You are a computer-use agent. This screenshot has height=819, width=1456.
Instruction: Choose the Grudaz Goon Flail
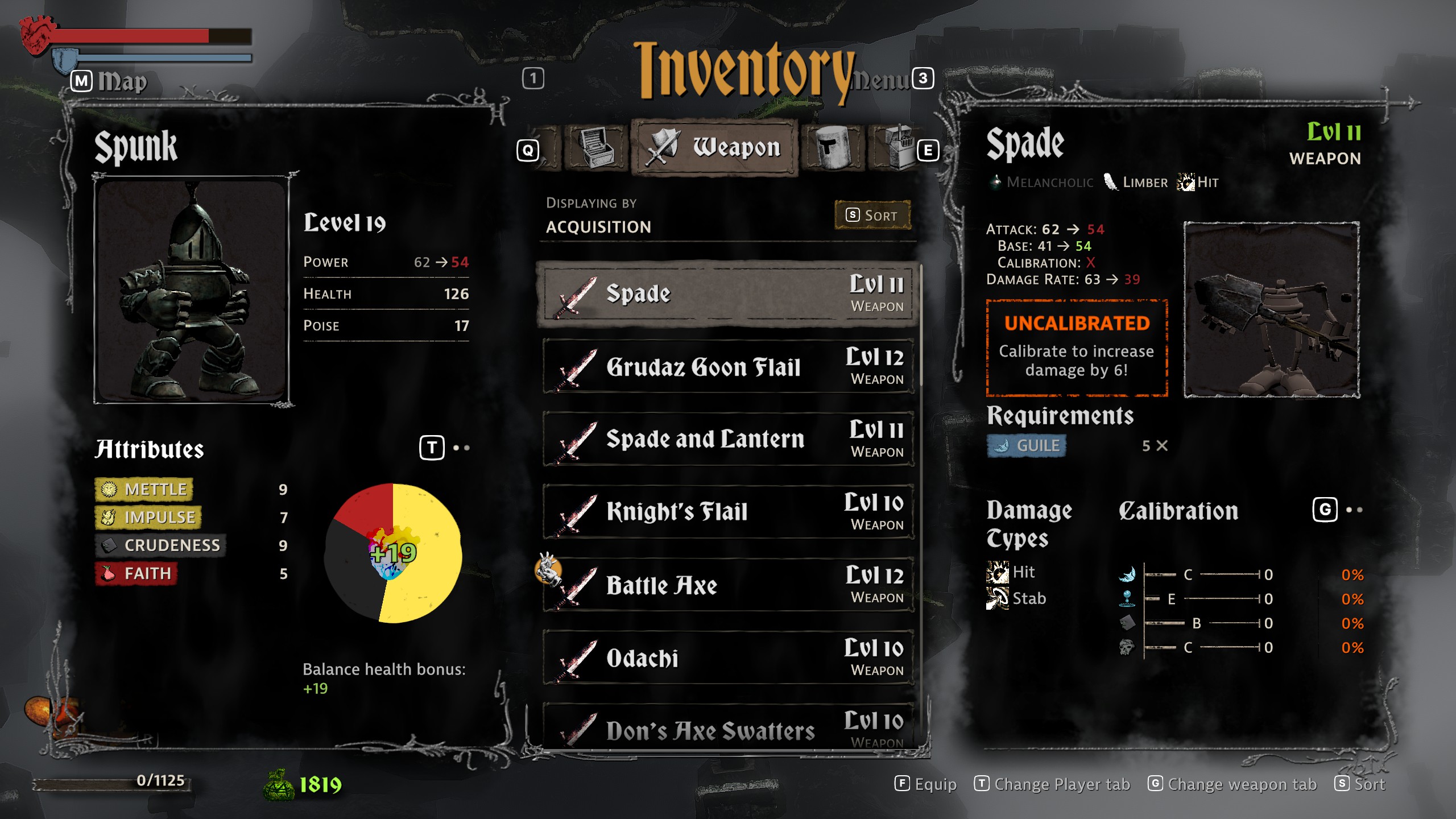(727, 367)
